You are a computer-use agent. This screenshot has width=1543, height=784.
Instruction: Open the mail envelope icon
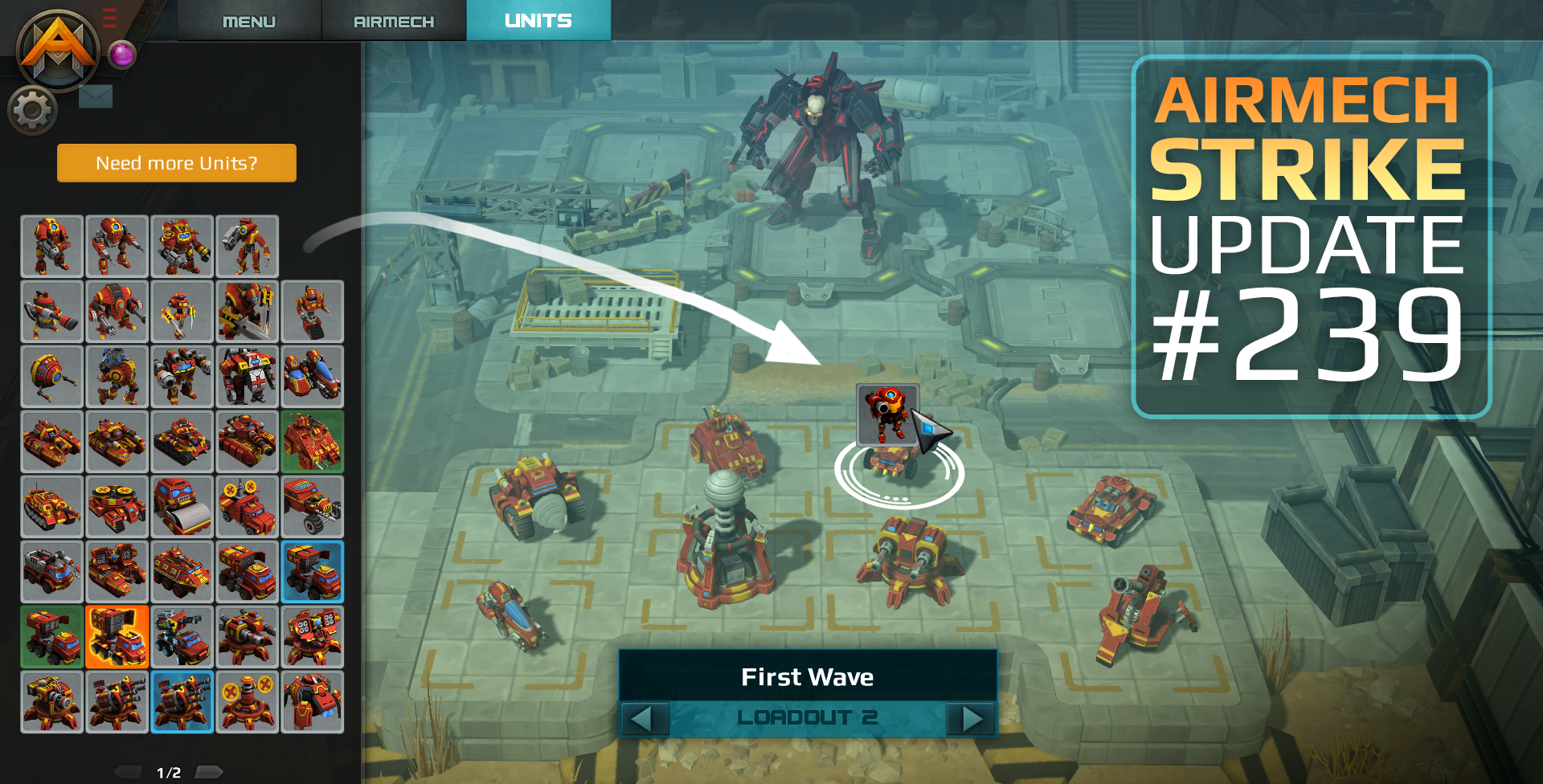click(96, 97)
